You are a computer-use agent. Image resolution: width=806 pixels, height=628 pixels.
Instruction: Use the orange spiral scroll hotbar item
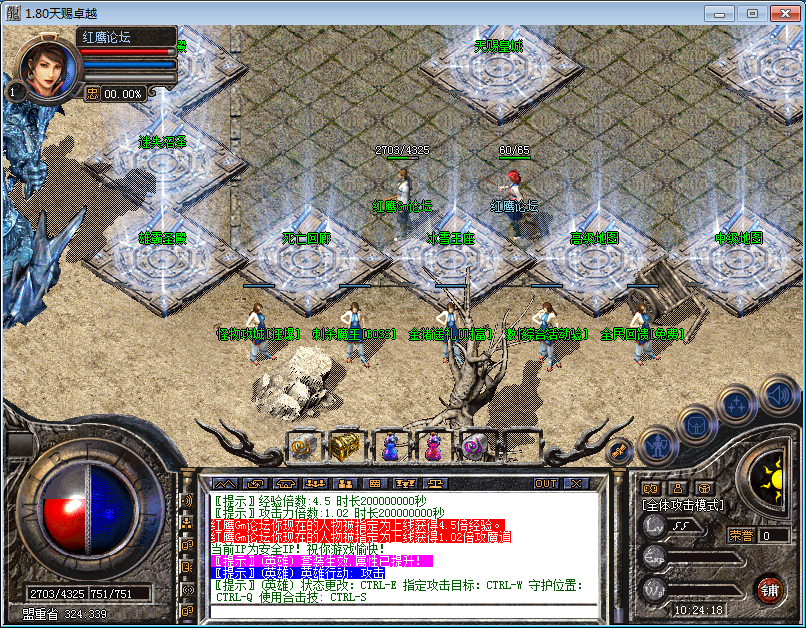click(x=303, y=446)
